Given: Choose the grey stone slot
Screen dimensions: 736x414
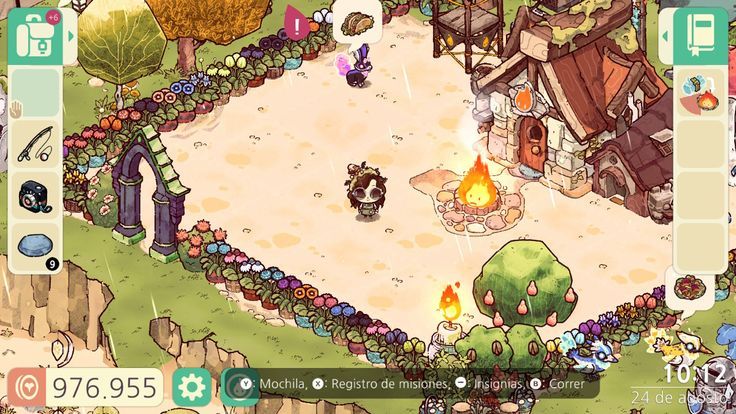Looking at the screenshot, I should pyautogui.click(x=35, y=247).
